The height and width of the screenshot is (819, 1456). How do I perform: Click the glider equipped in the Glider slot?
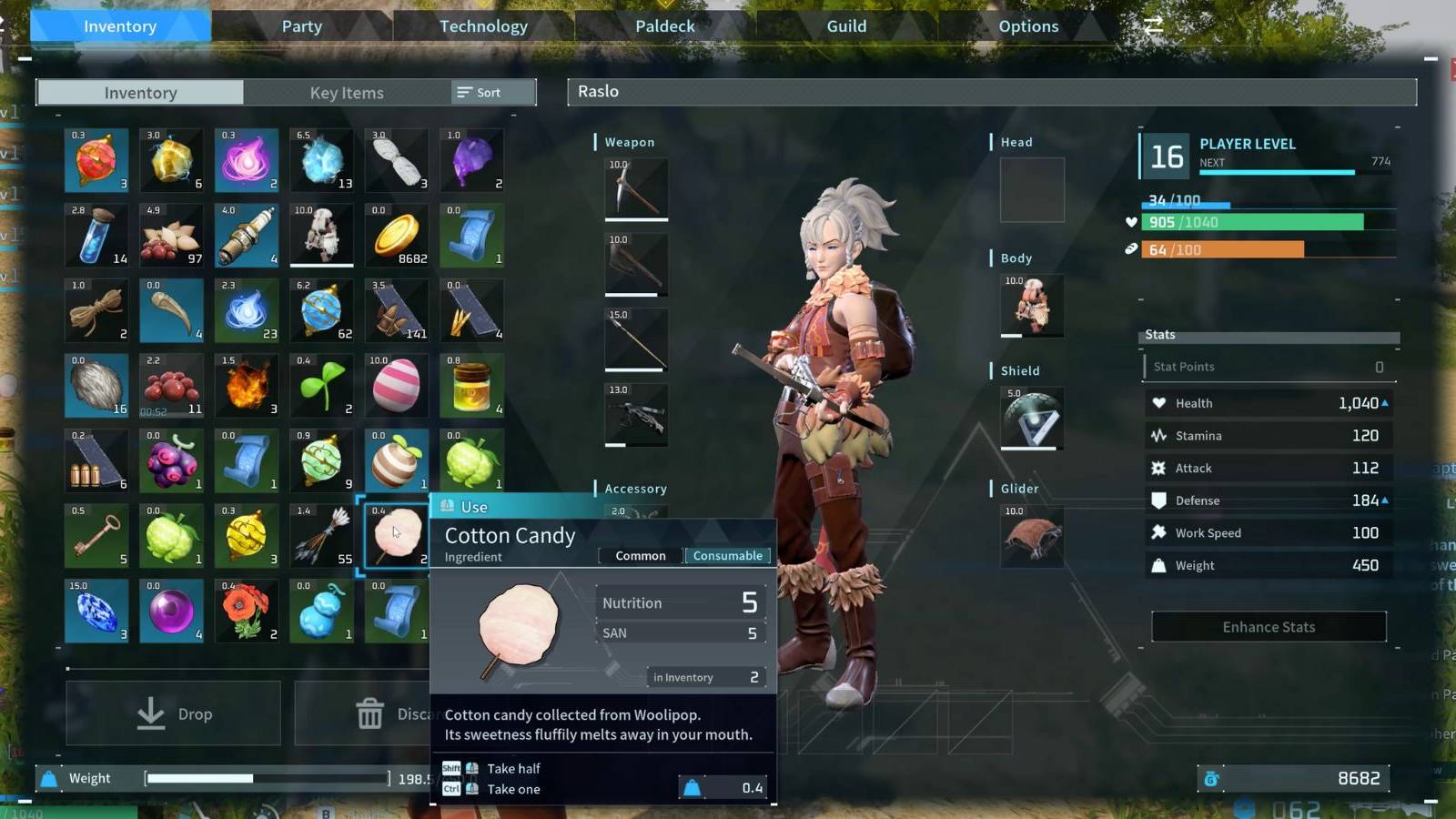[1032, 538]
